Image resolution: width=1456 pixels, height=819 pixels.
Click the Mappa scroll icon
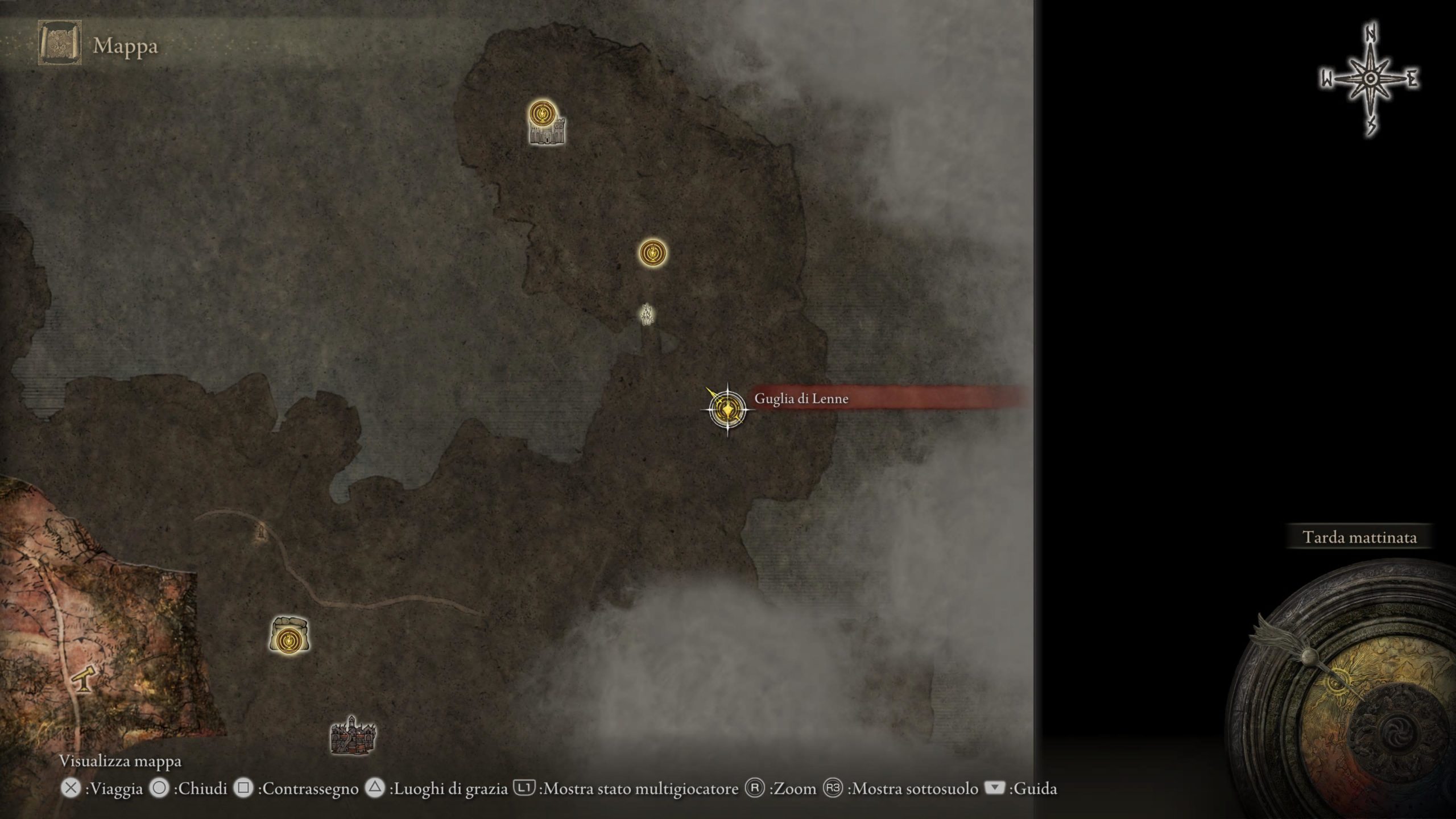60,43
